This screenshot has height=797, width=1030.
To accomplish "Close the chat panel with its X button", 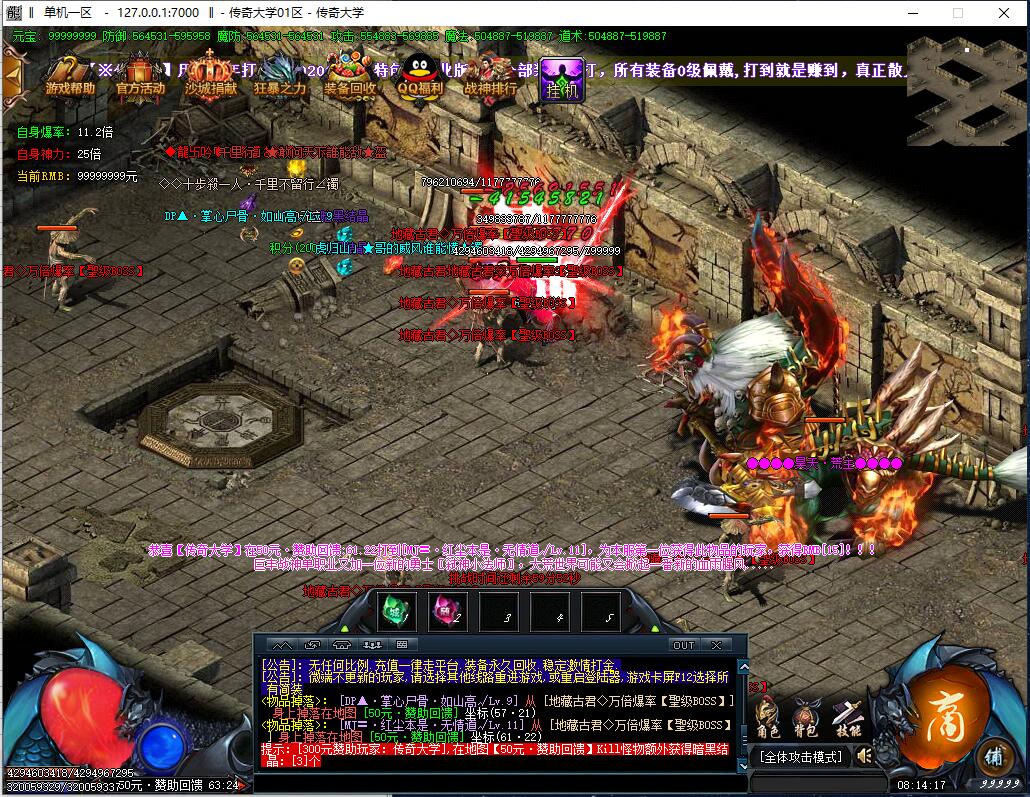I will 716,645.
